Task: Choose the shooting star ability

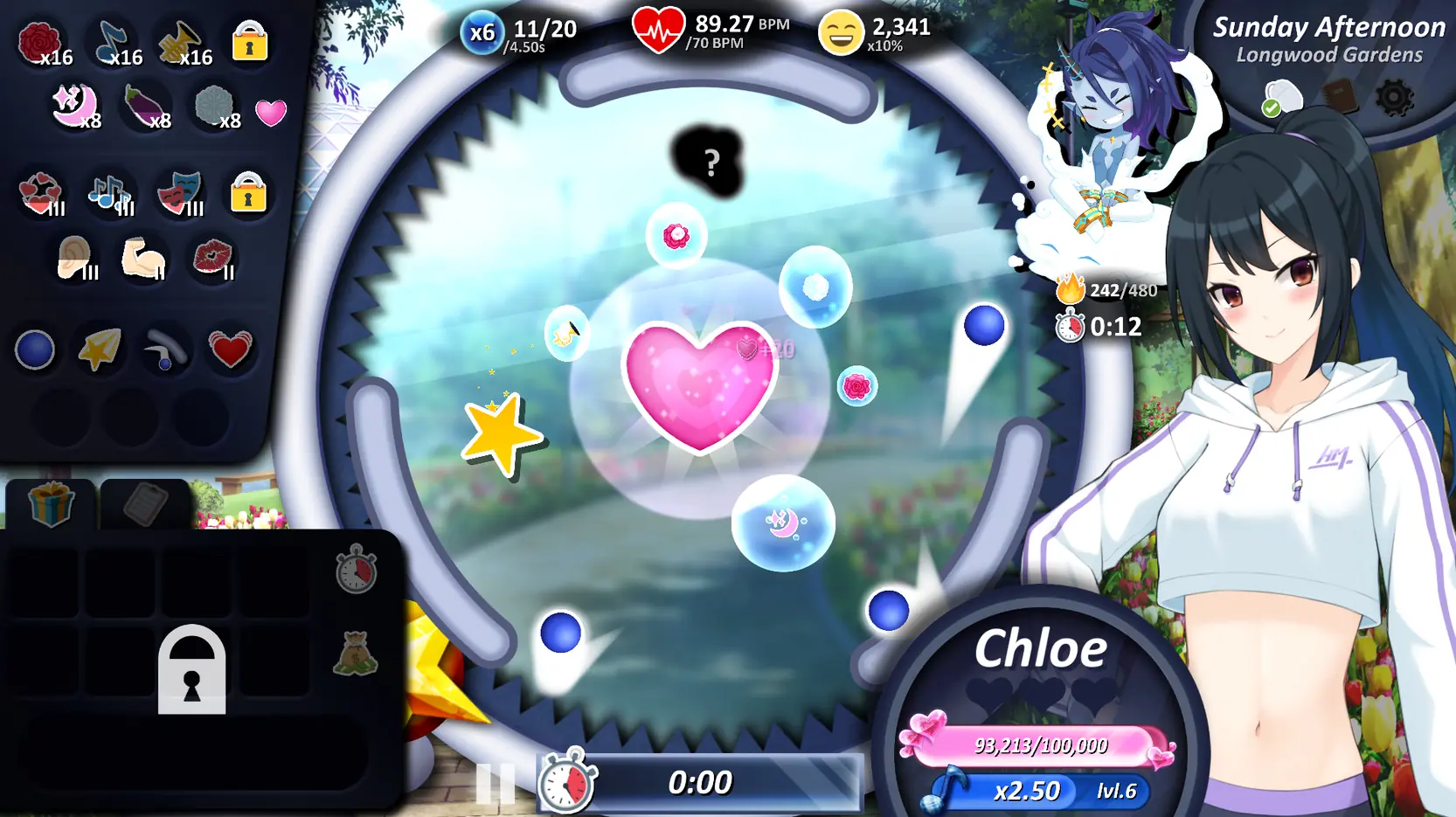Action: 100,350
